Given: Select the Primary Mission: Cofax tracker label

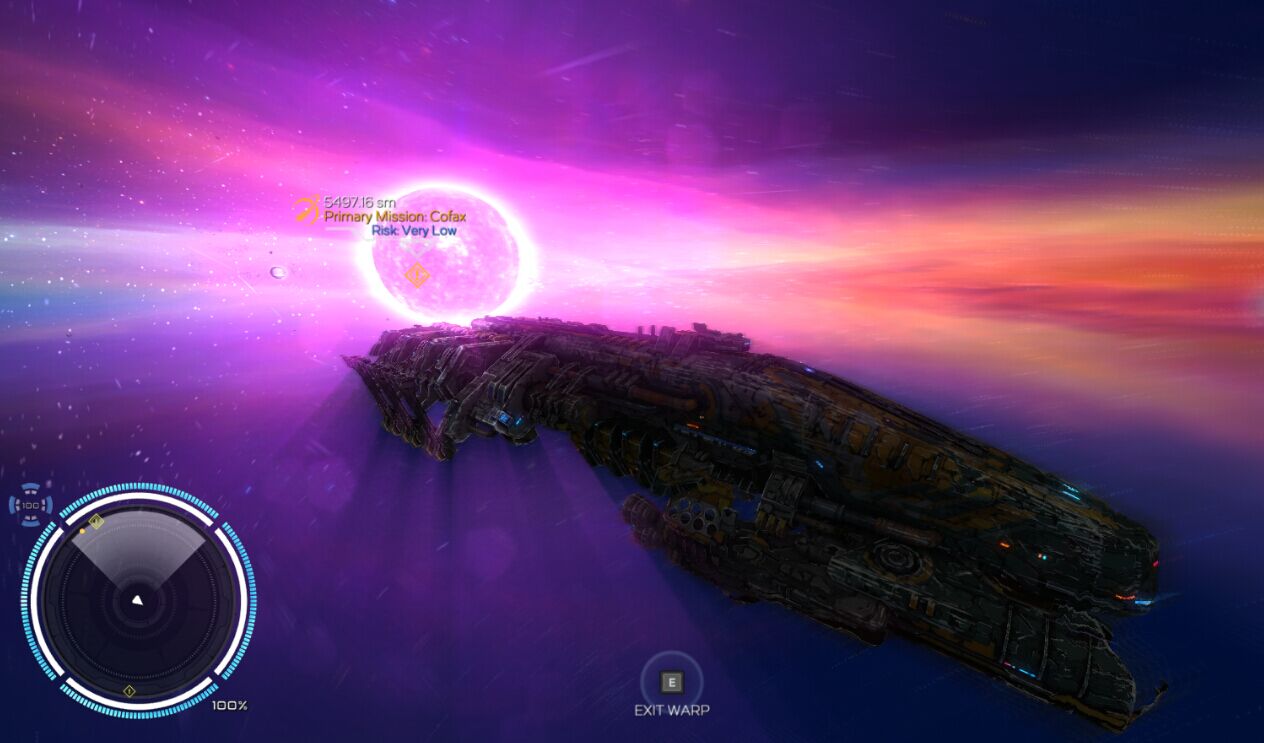Looking at the screenshot, I should click(x=395, y=216).
